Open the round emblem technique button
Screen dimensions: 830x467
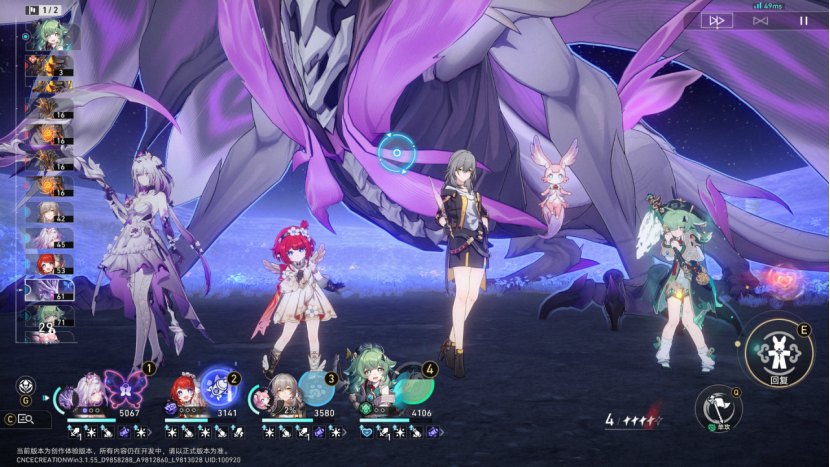tap(24, 385)
